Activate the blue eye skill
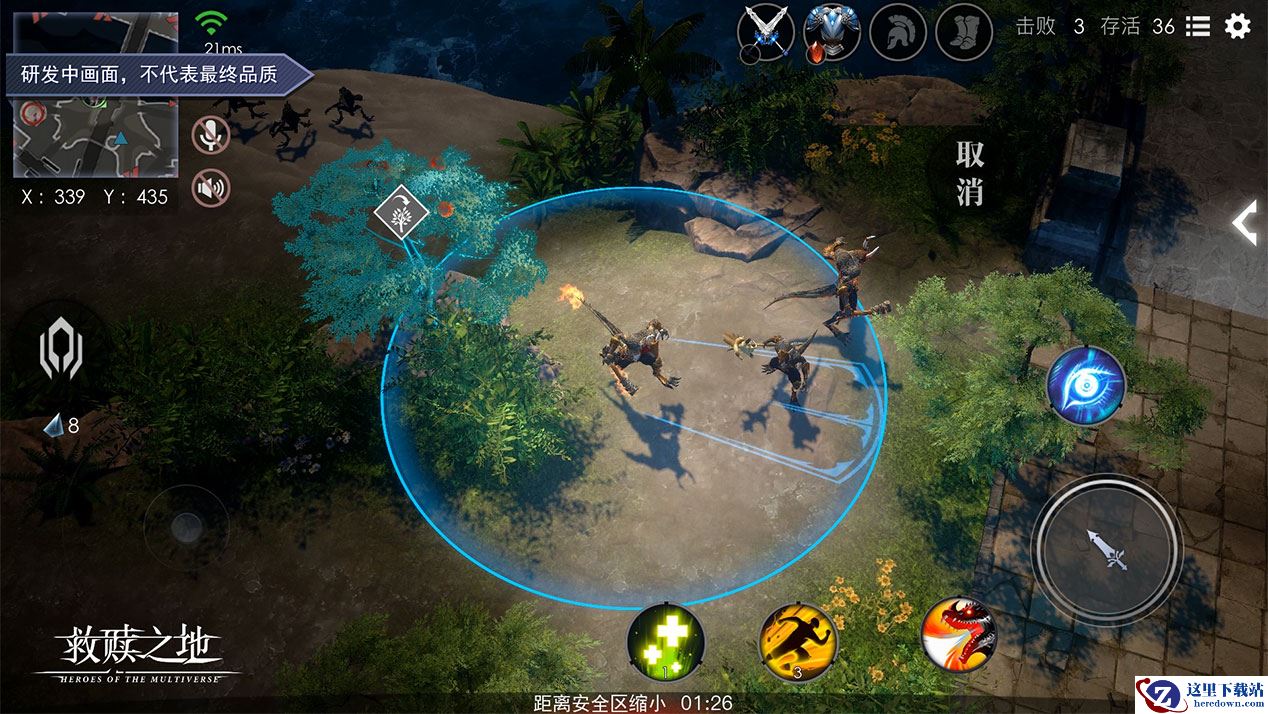The width and height of the screenshot is (1268, 714). [1086, 386]
